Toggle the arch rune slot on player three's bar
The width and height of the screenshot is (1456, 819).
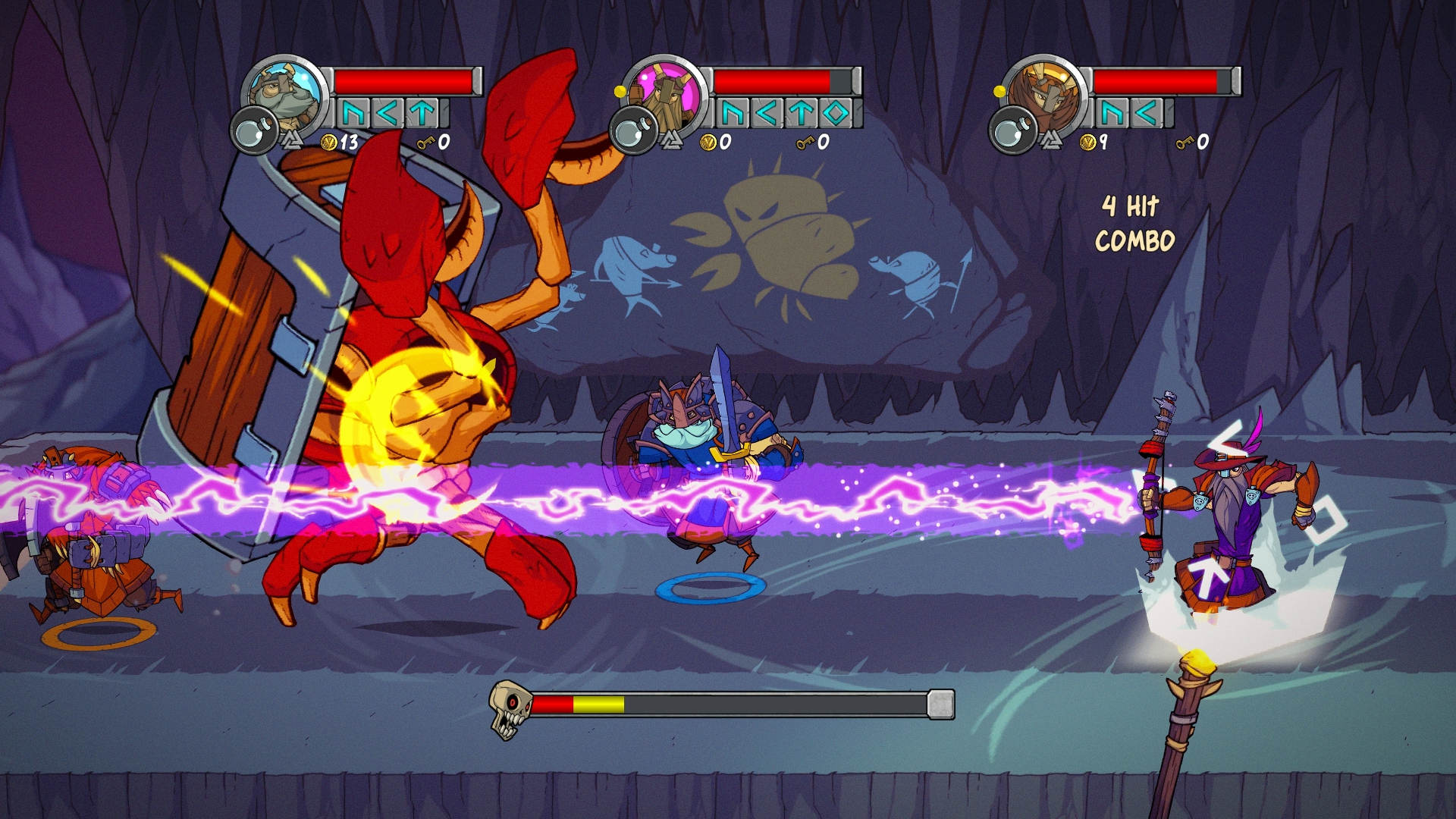[x=1112, y=112]
